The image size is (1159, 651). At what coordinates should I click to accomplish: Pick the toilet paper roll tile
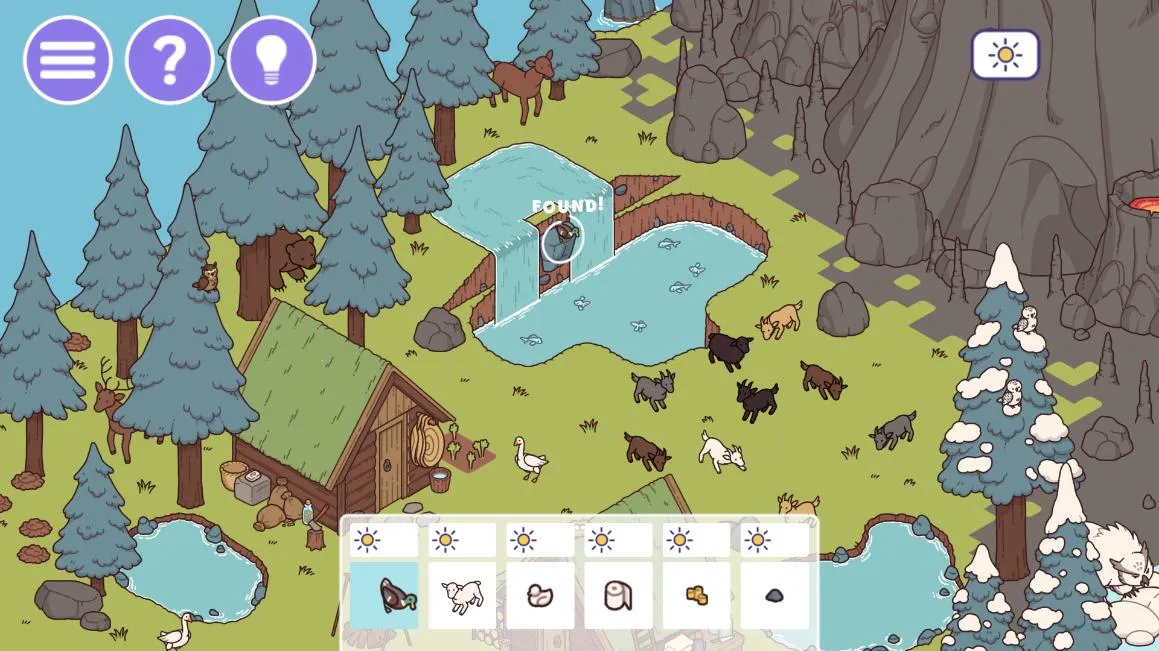[618, 595]
